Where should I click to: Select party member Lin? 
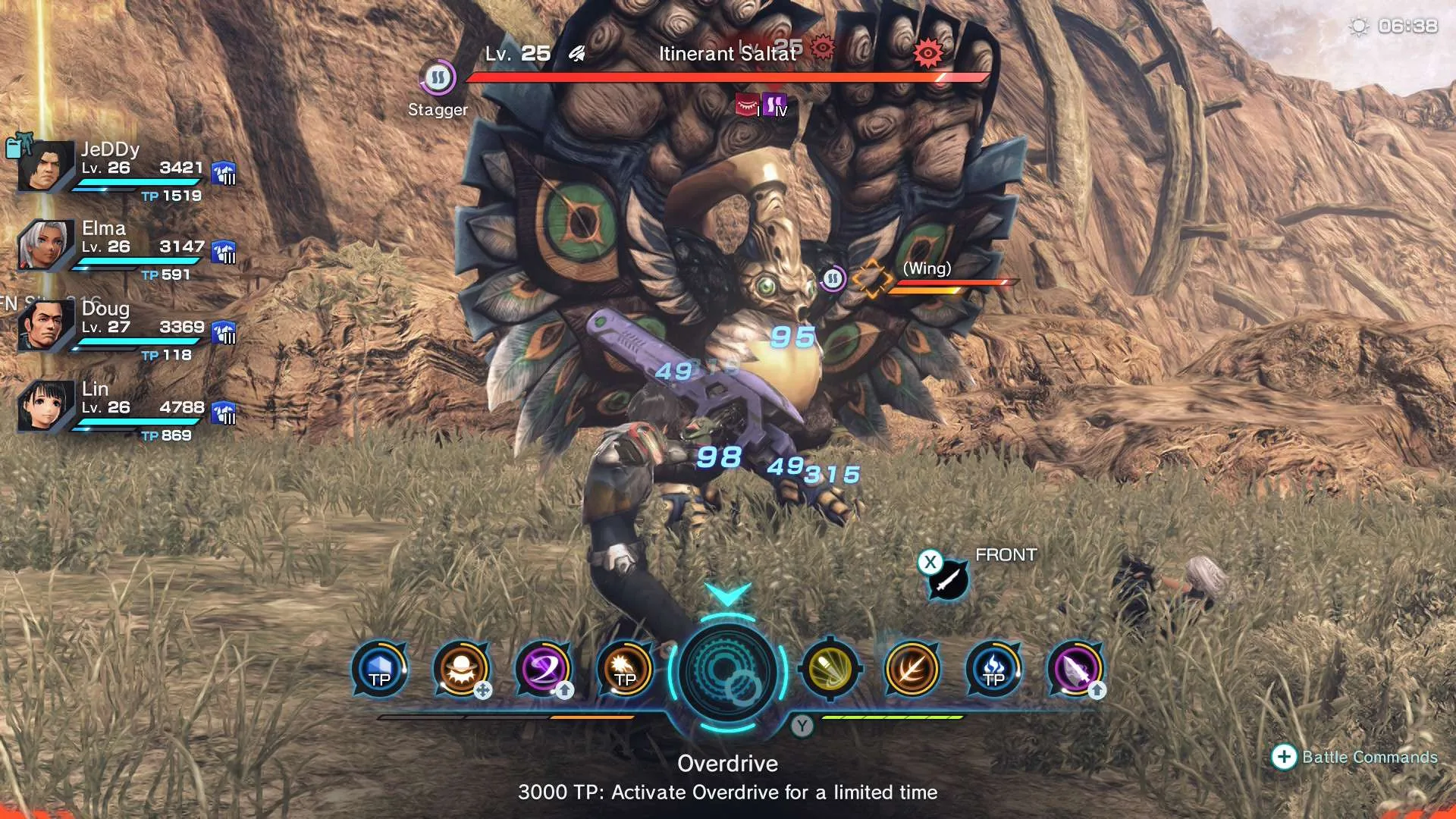point(44,406)
